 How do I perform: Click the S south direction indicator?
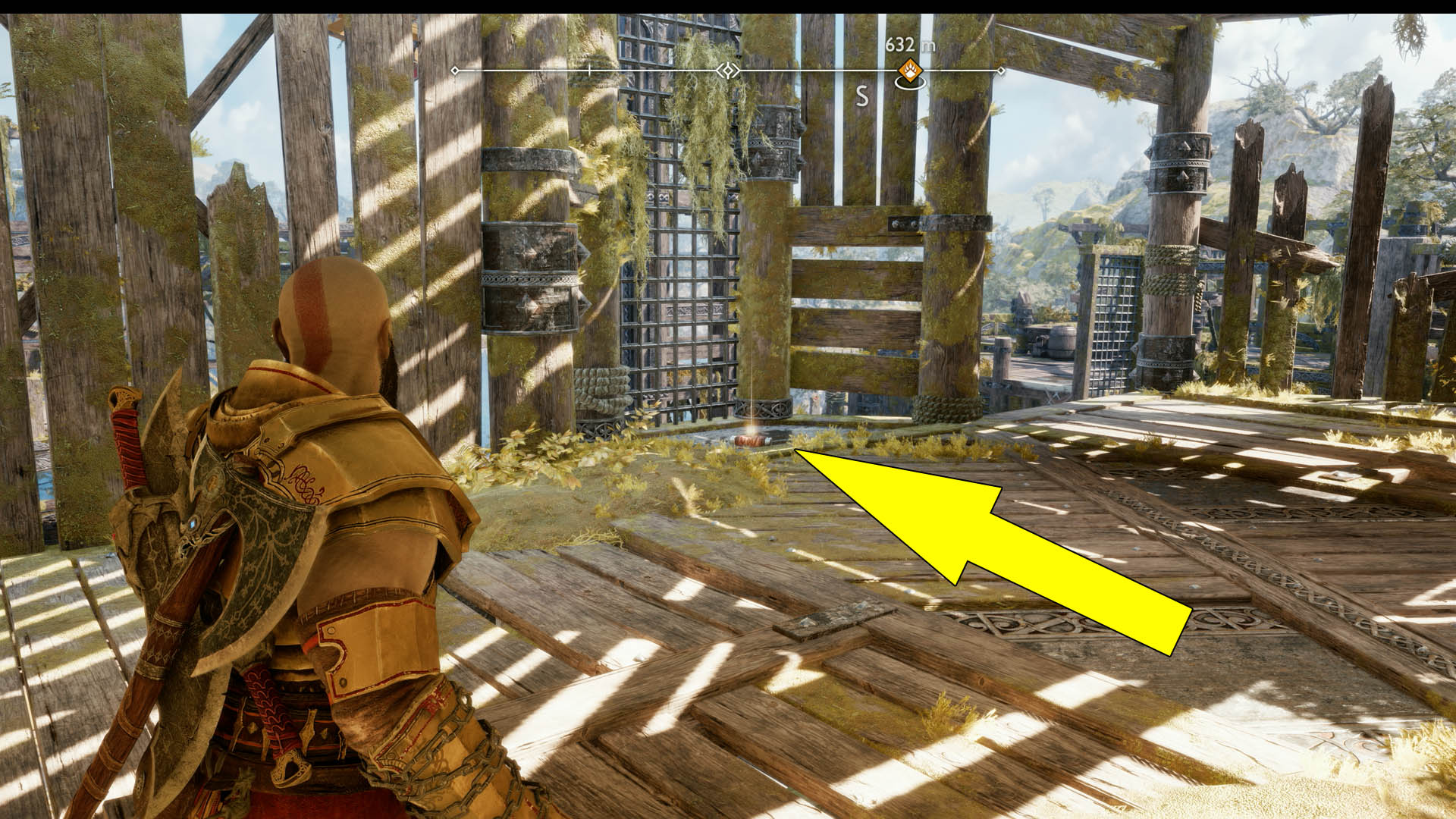tap(862, 96)
